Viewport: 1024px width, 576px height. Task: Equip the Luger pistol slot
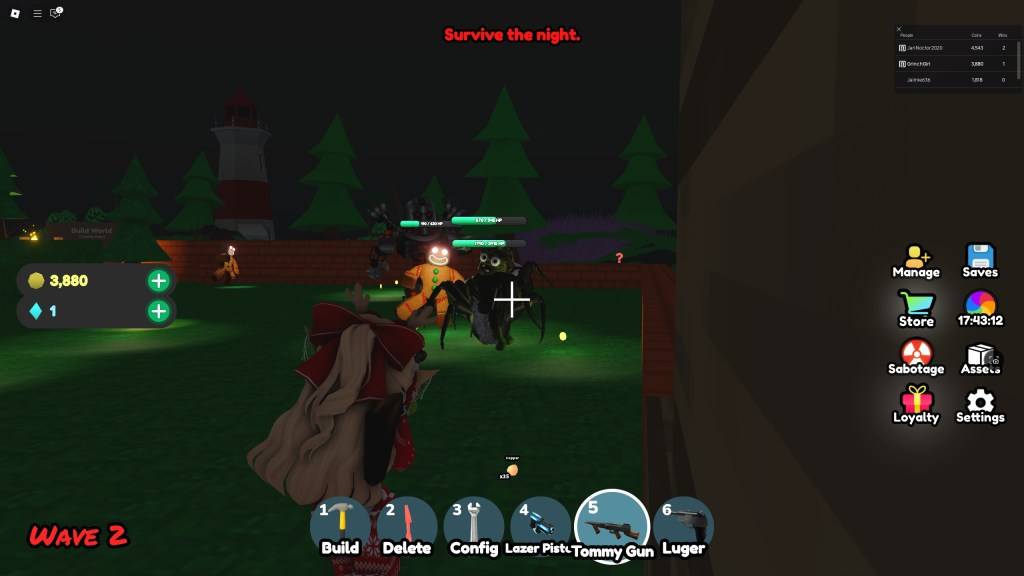point(684,527)
